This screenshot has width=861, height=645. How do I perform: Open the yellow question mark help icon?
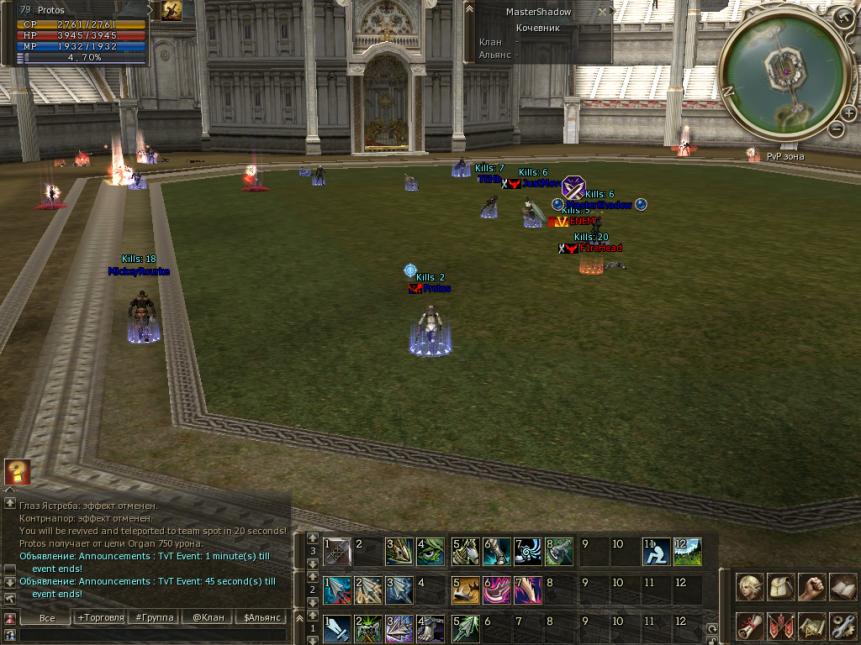[x=16, y=472]
